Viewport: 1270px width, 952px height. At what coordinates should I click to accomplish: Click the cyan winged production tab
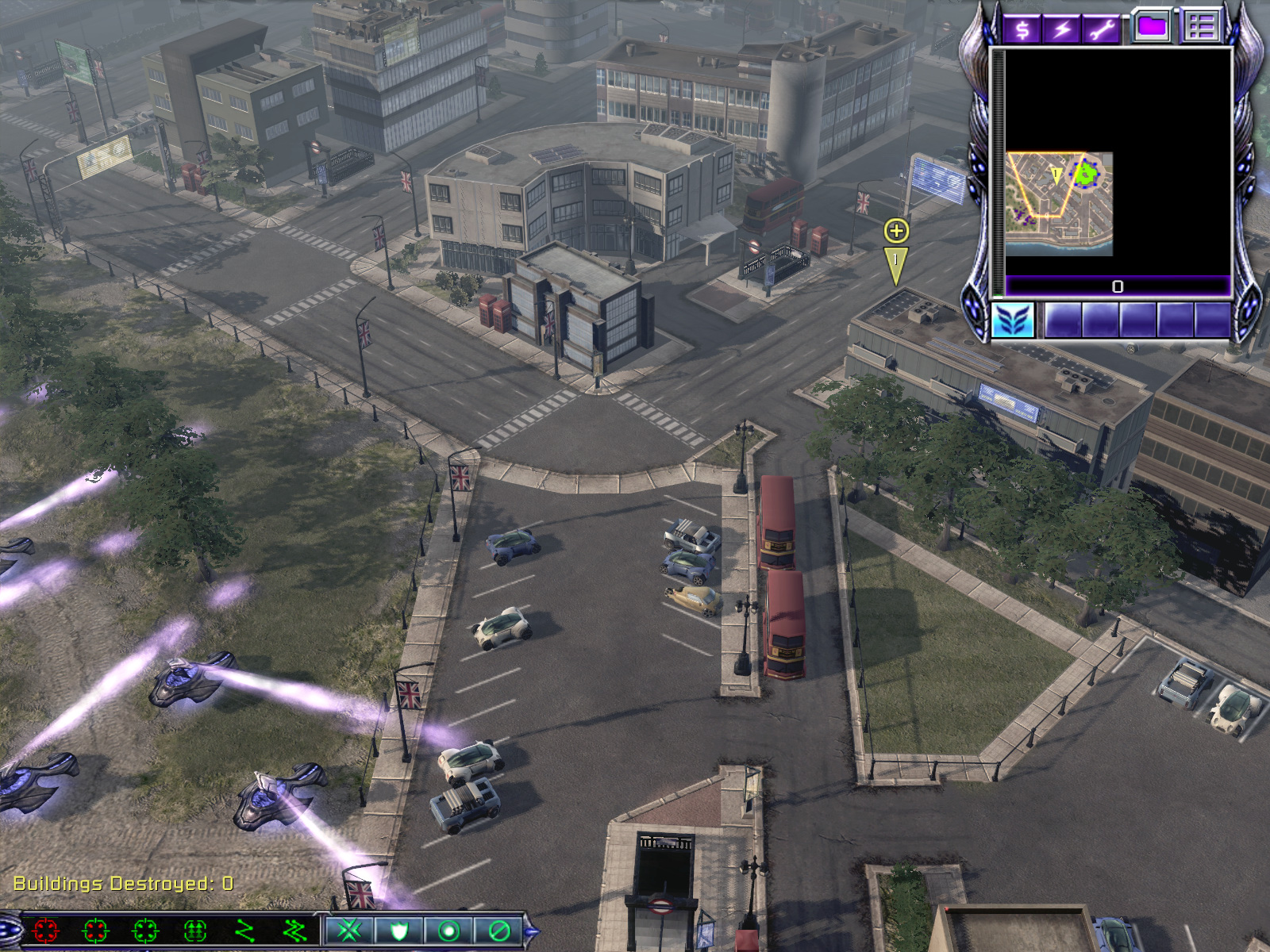pos(1013,321)
